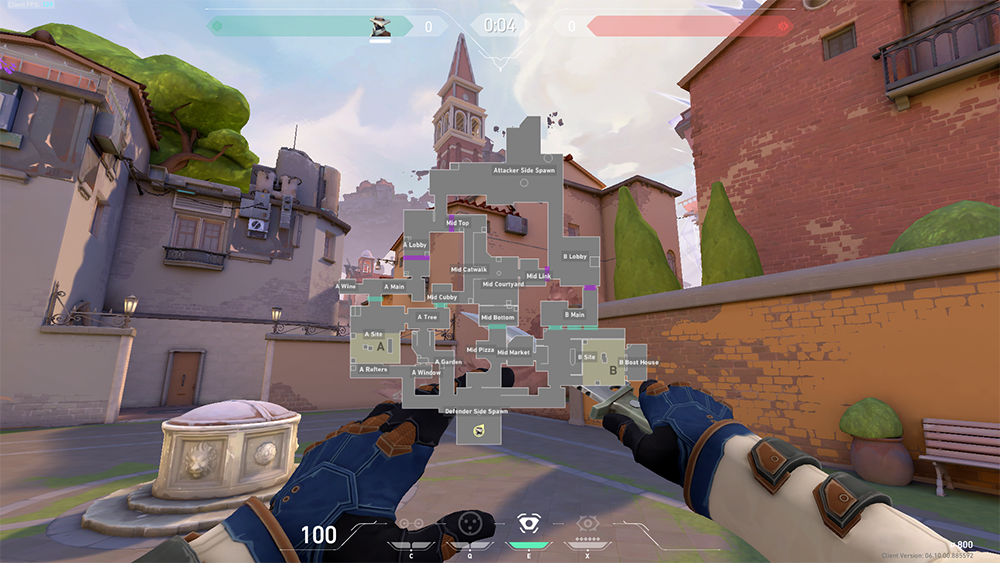
Task: Ping Attacker Side Spawn on the map
Action: point(524,171)
